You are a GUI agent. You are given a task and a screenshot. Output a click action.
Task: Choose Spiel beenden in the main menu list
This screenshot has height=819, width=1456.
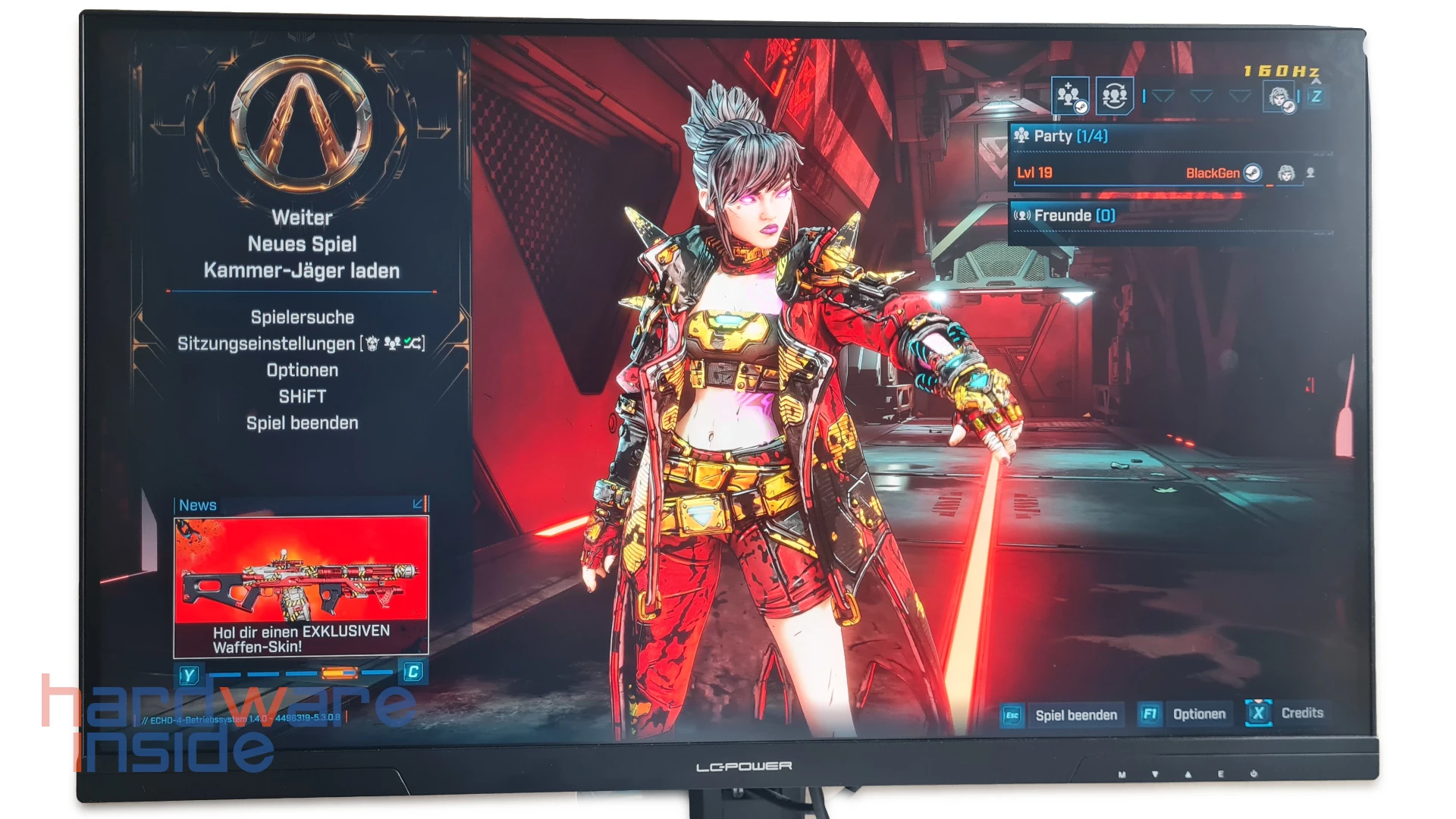tap(302, 423)
